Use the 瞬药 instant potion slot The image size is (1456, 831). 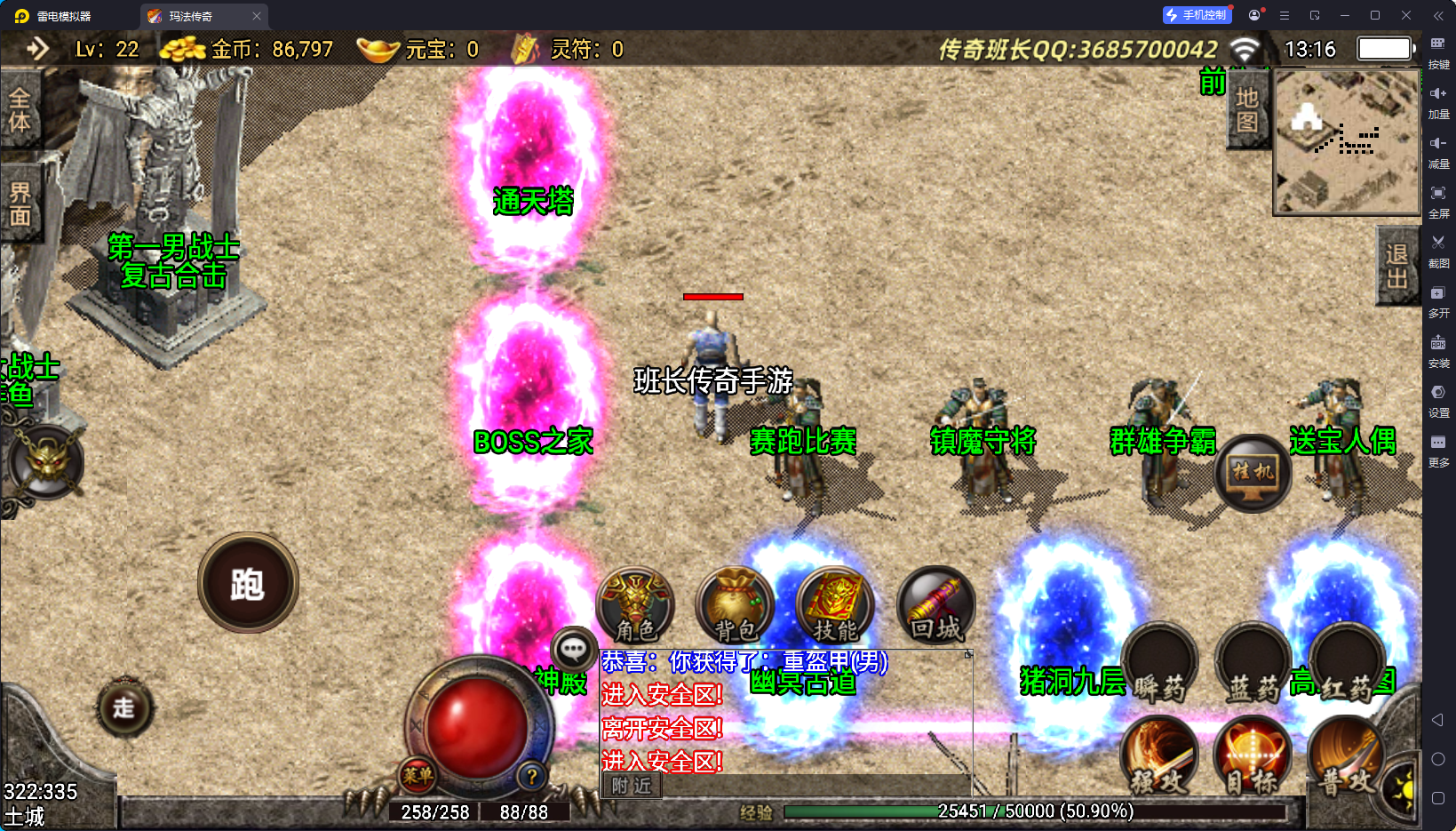1159,664
